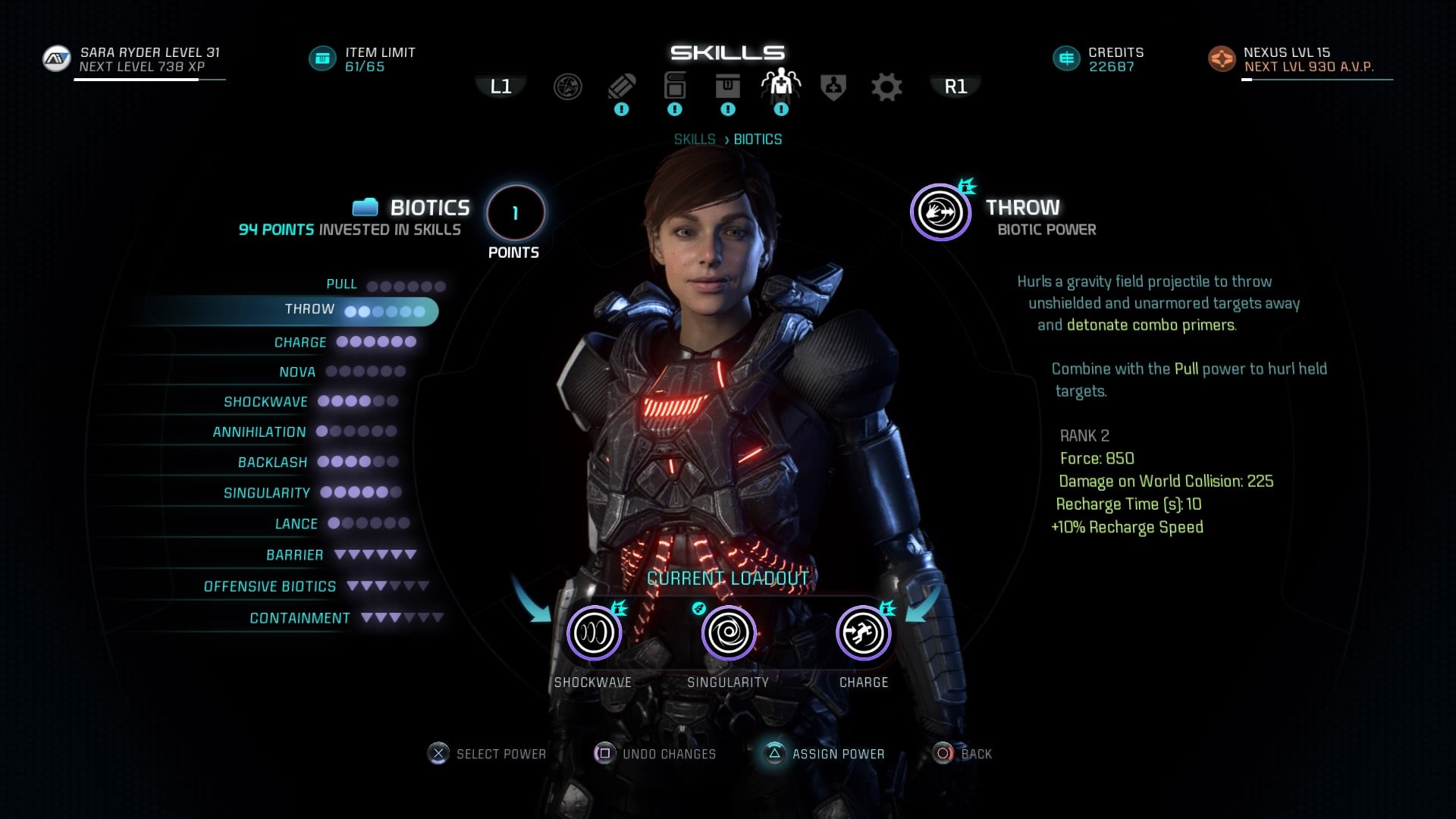Select the Annihilation skill
This screenshot has height=819, width=1456.
(259, 432)
